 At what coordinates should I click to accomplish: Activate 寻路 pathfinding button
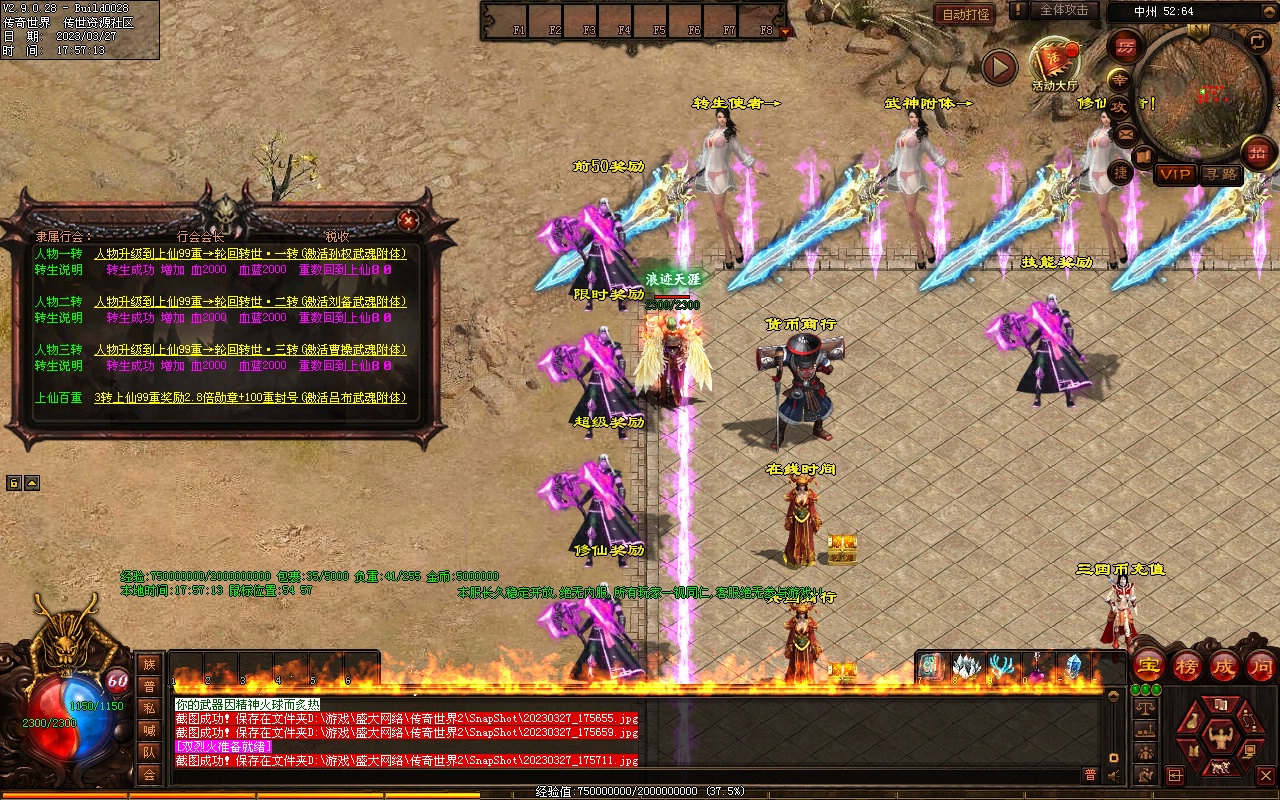tap(1221, 174)
